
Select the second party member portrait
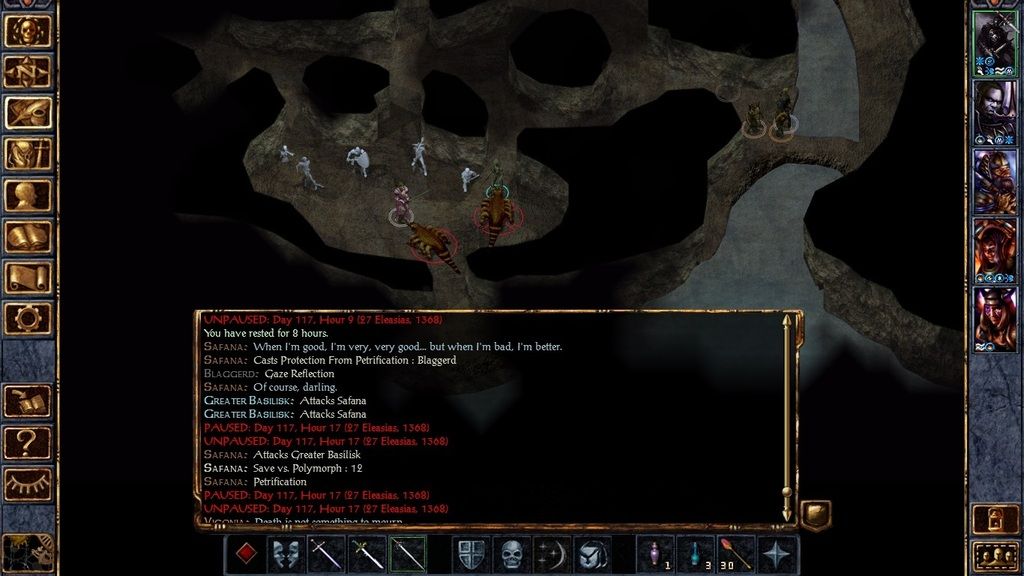coord(994,112)
